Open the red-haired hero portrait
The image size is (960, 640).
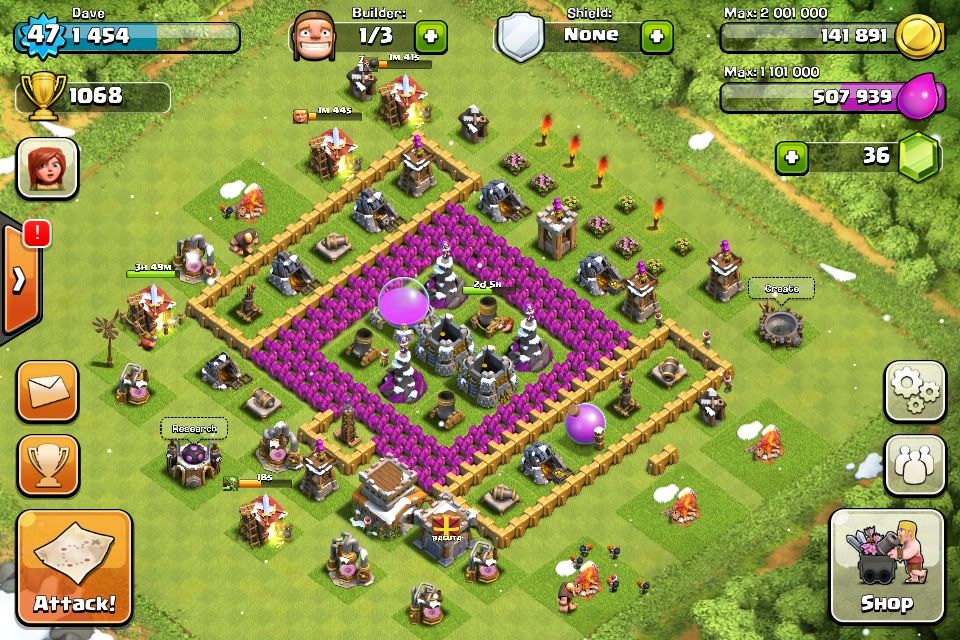[x=47, y=167]
